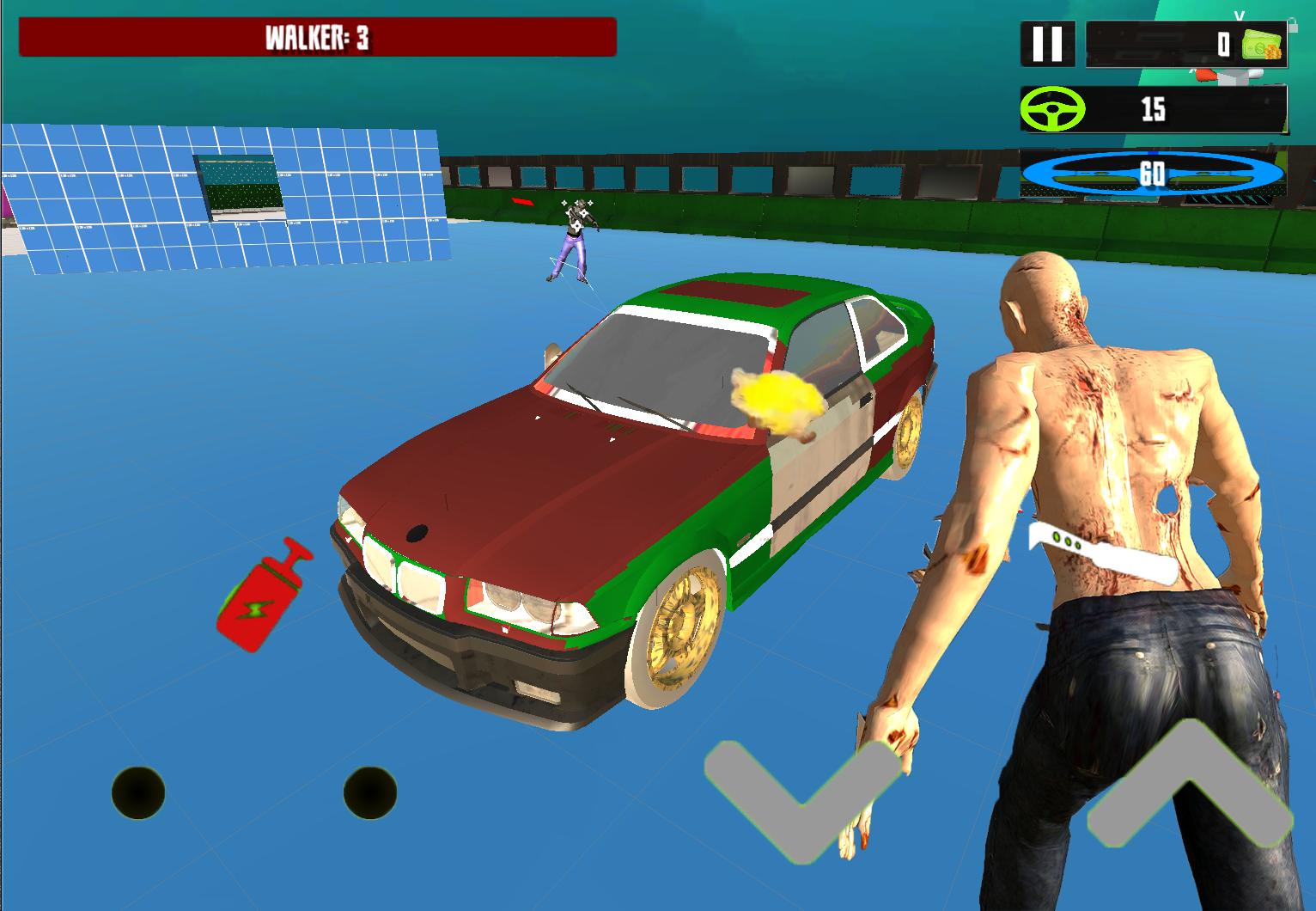1316x911 pixels.
Task: Activate the red nitro bottle boost
Action: (262, 596)
